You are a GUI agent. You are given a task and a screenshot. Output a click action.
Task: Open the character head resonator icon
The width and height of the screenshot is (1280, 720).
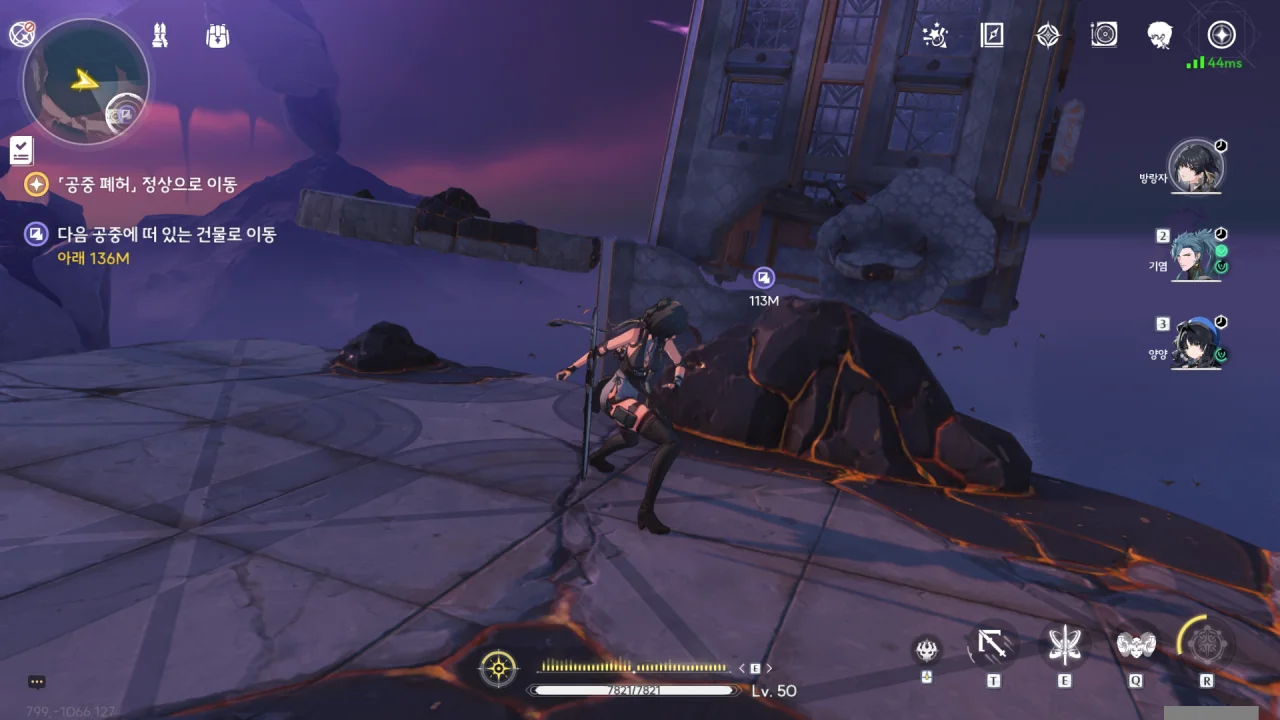pos(1160,36)
